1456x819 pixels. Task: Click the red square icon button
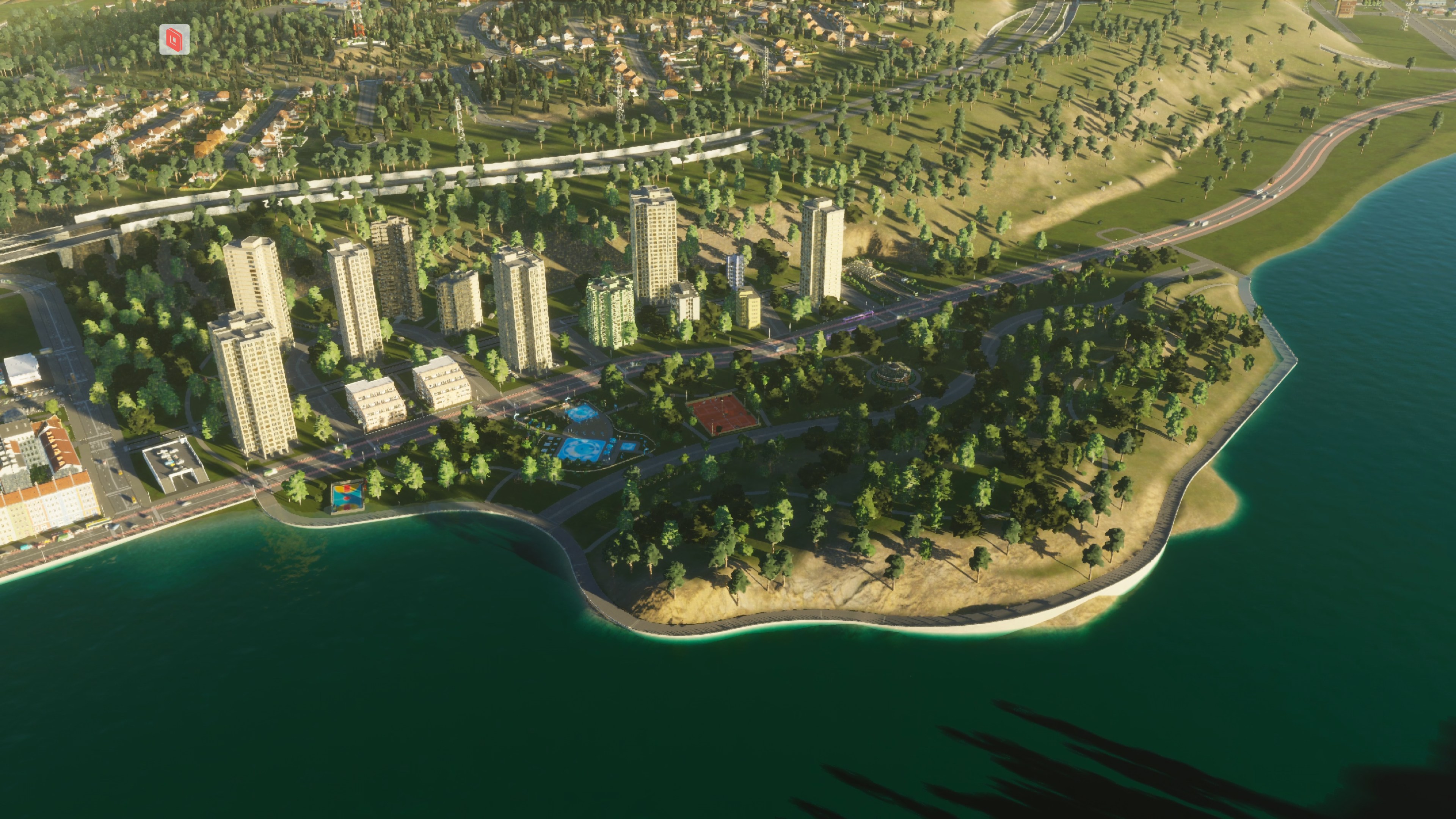coord(174,39)
